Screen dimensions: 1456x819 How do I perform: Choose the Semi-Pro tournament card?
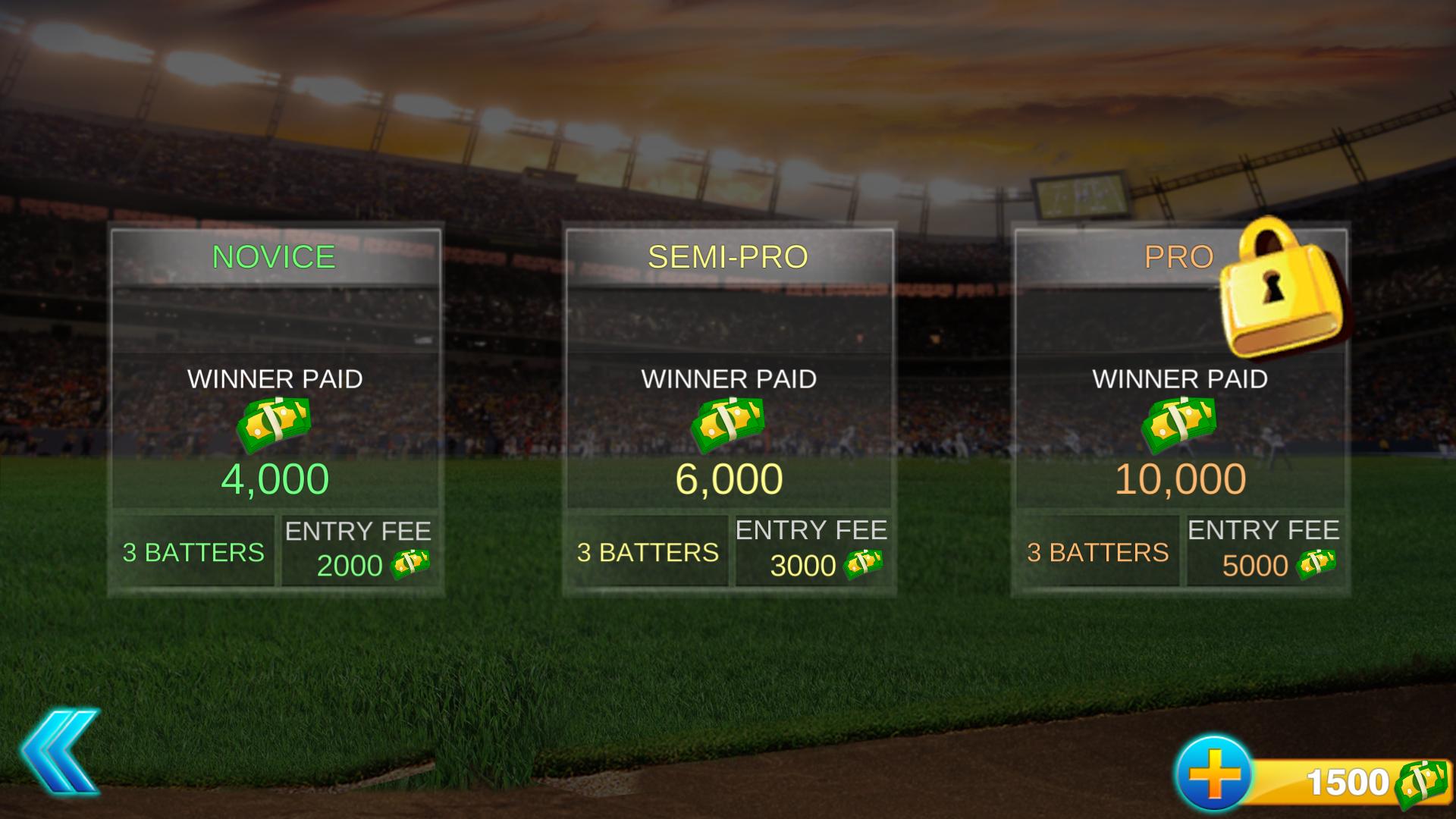click(729, 409)
